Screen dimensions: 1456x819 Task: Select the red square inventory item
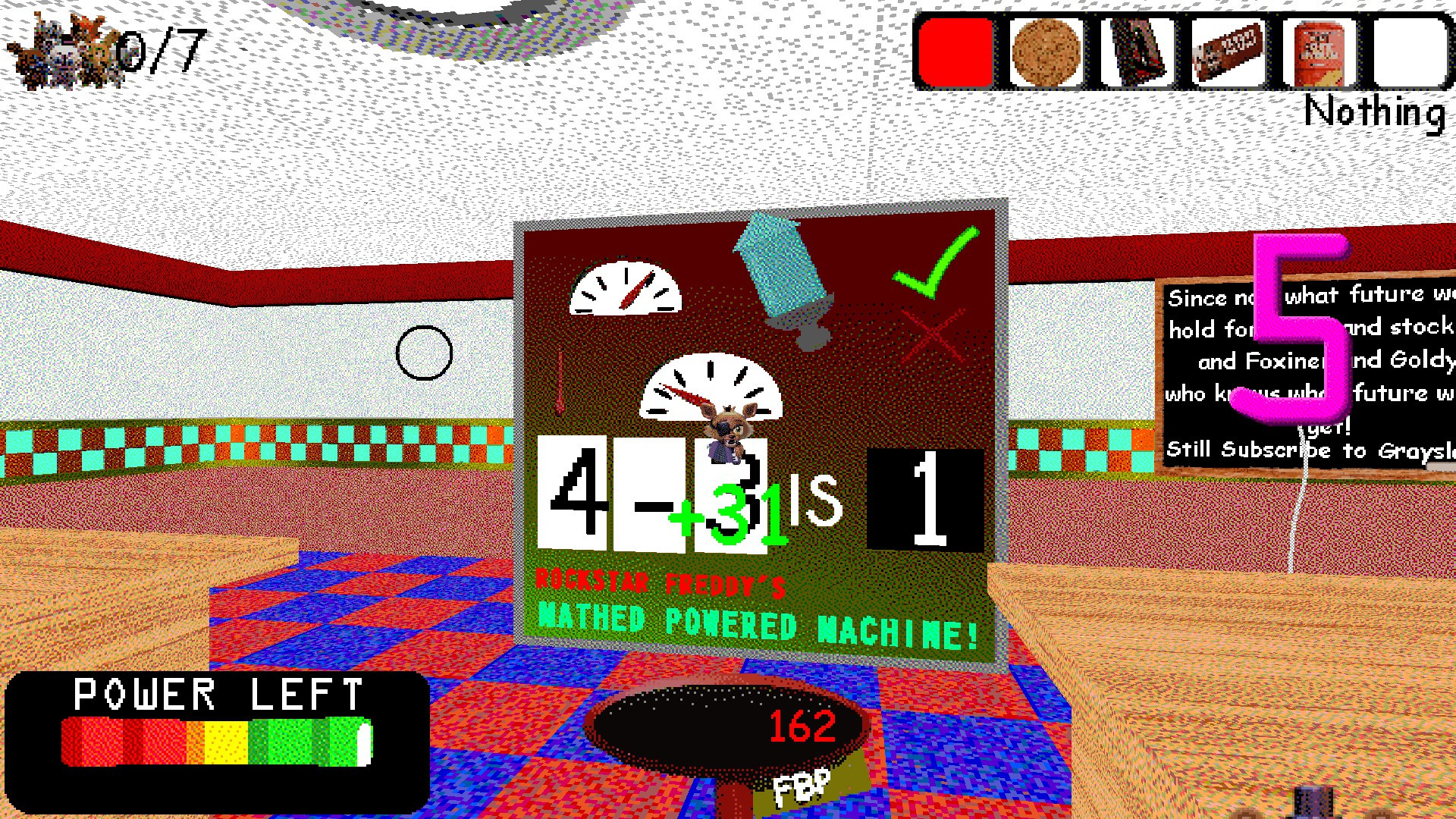coord(954,51)
